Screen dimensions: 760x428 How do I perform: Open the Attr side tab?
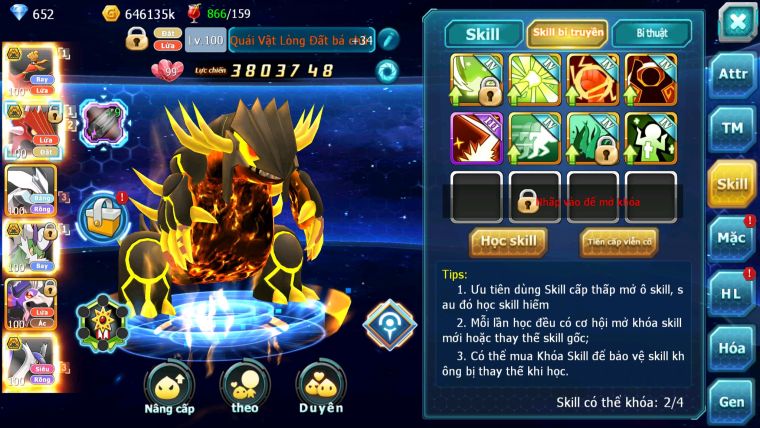coord(731,74)
